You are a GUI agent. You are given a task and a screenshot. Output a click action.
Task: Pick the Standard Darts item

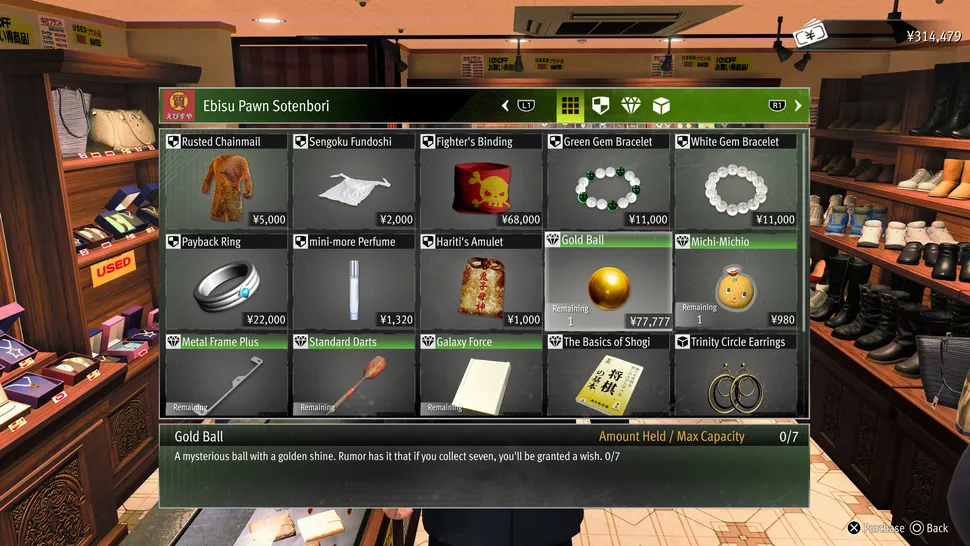[x=353, y=375]
